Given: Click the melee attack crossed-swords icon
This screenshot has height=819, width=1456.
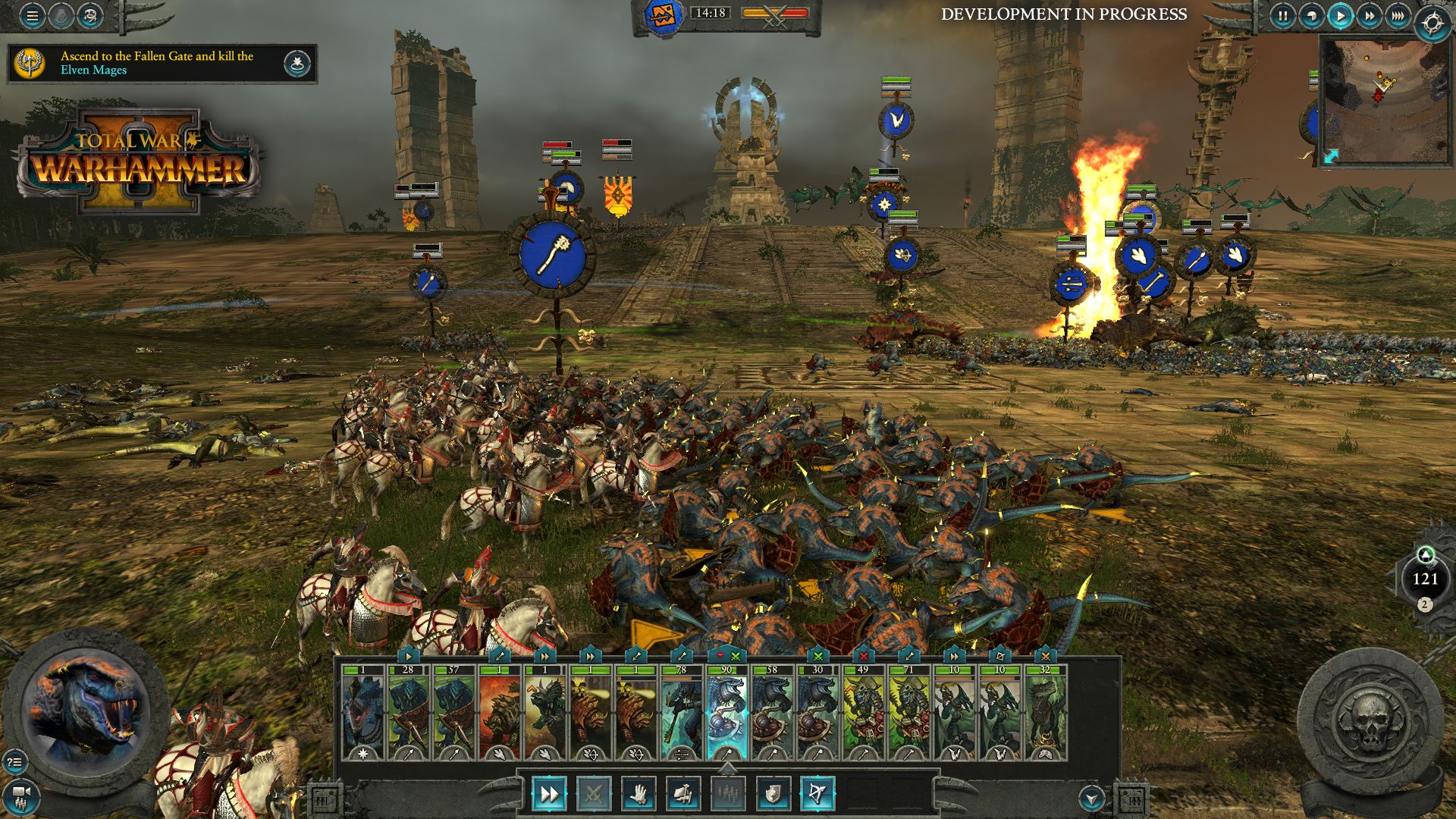Looking at the screenshot, I should tap(595, 794).
